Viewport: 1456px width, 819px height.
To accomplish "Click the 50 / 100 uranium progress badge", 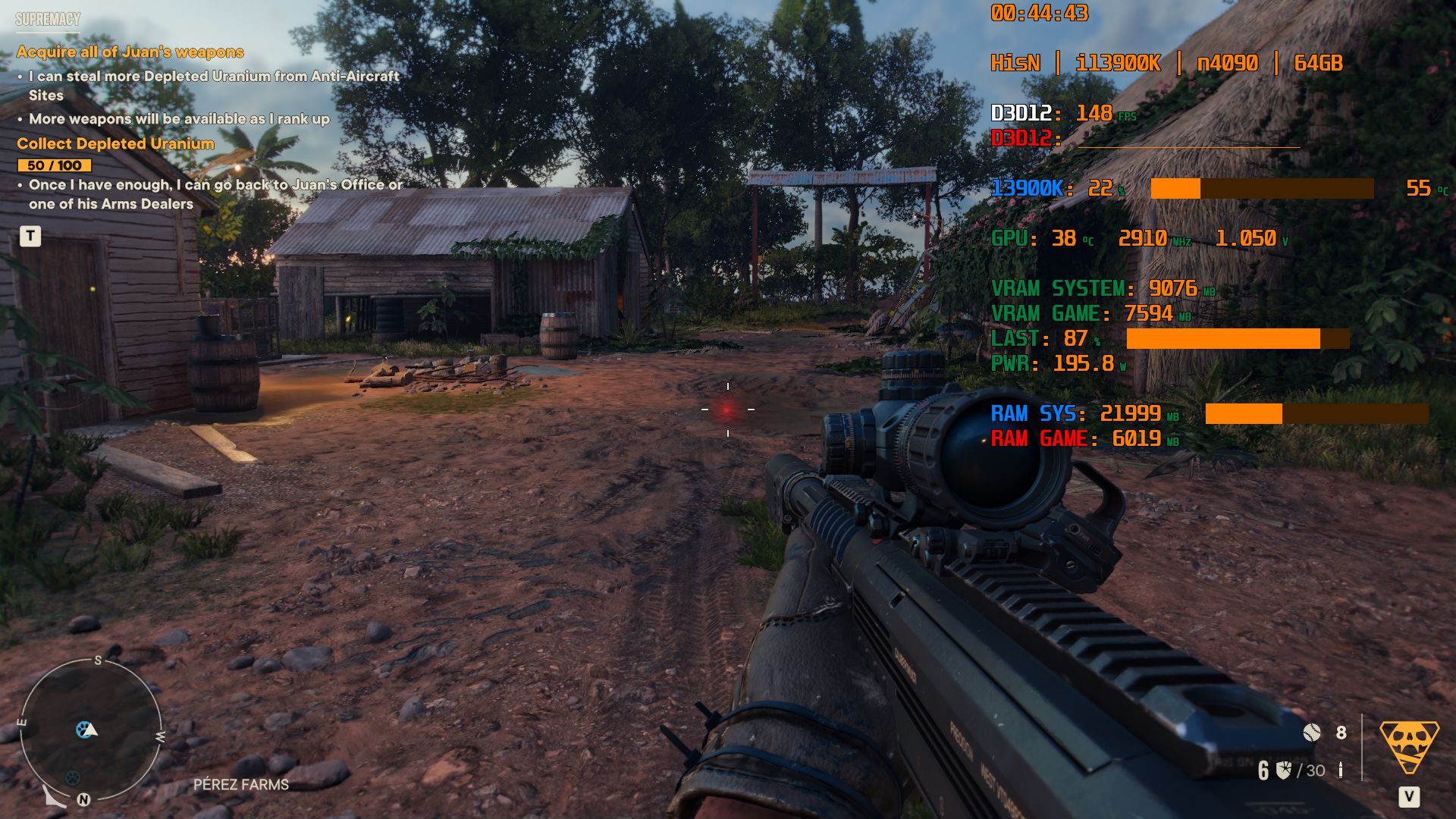I will 53,164.
